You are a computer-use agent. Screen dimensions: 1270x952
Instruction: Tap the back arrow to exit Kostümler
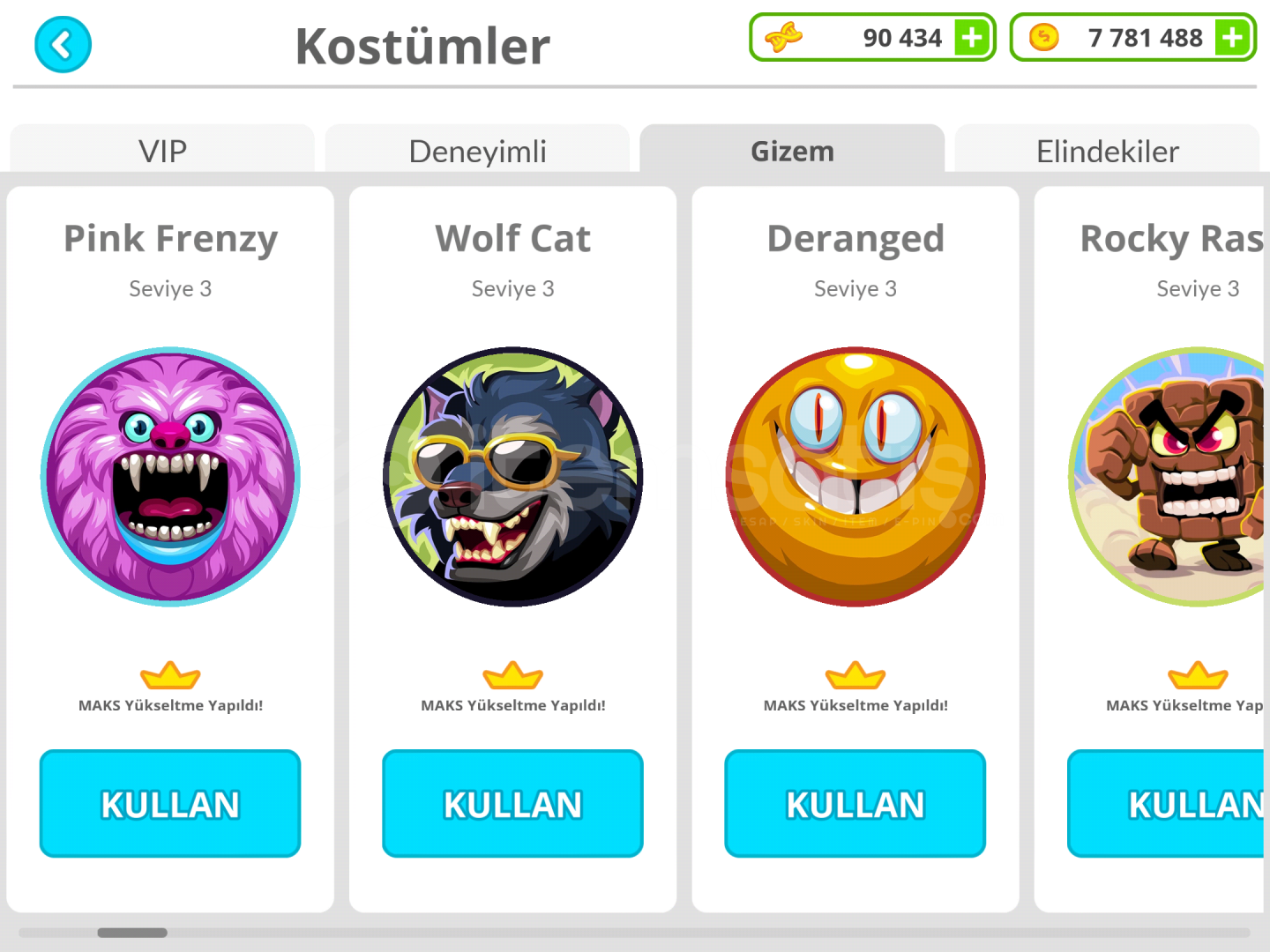point(62,44)
